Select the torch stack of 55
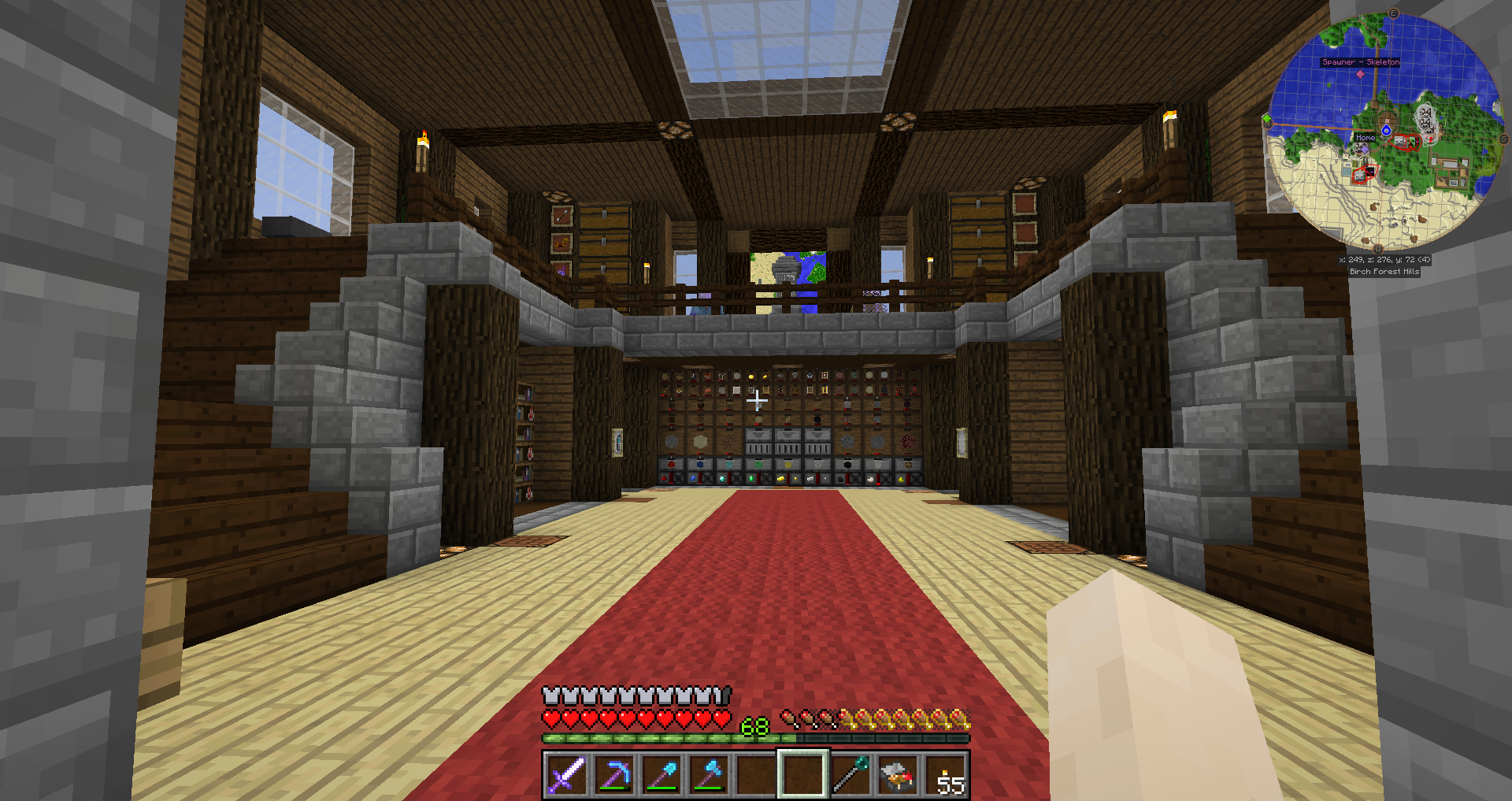 (944, 774)
